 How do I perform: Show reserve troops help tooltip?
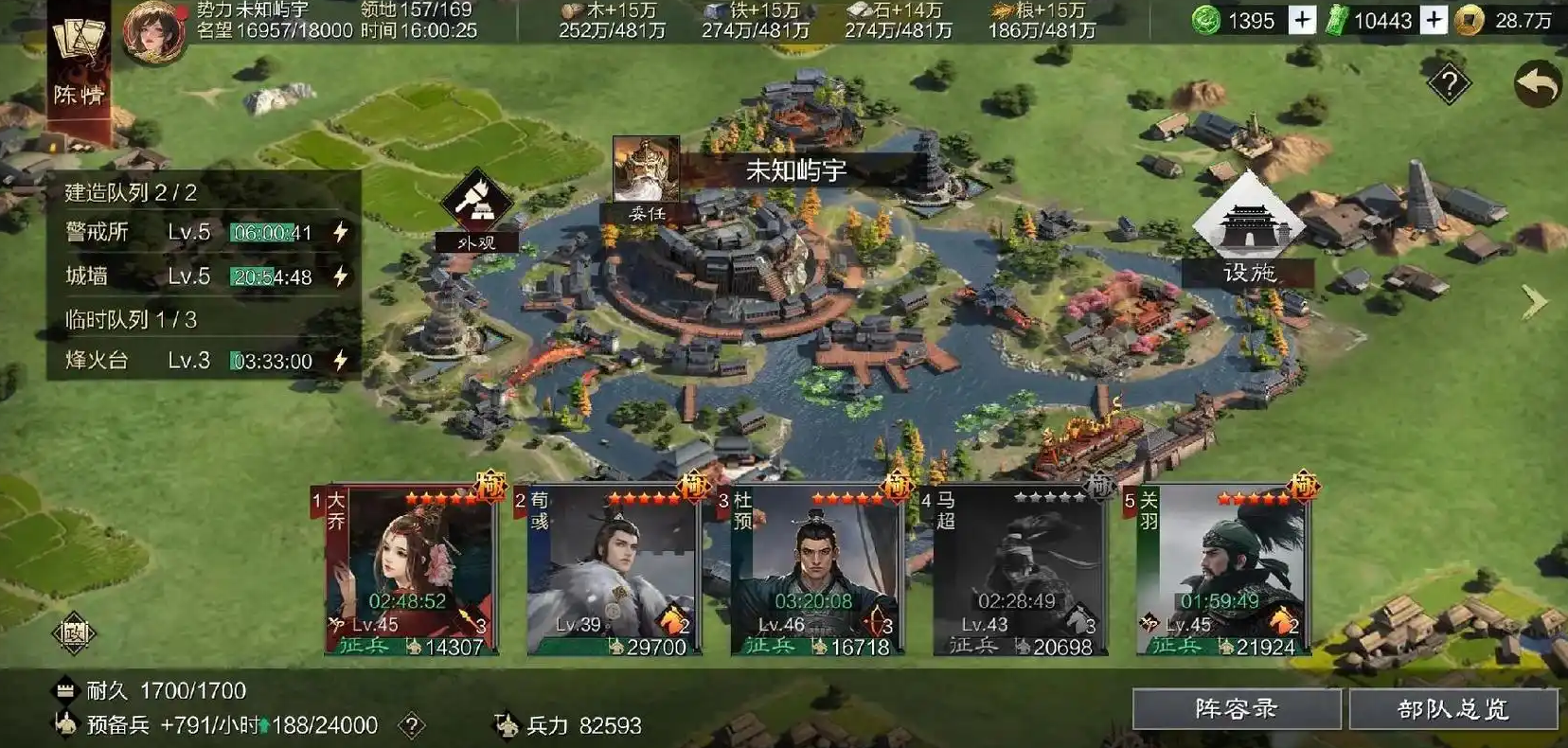click(411, 726)
